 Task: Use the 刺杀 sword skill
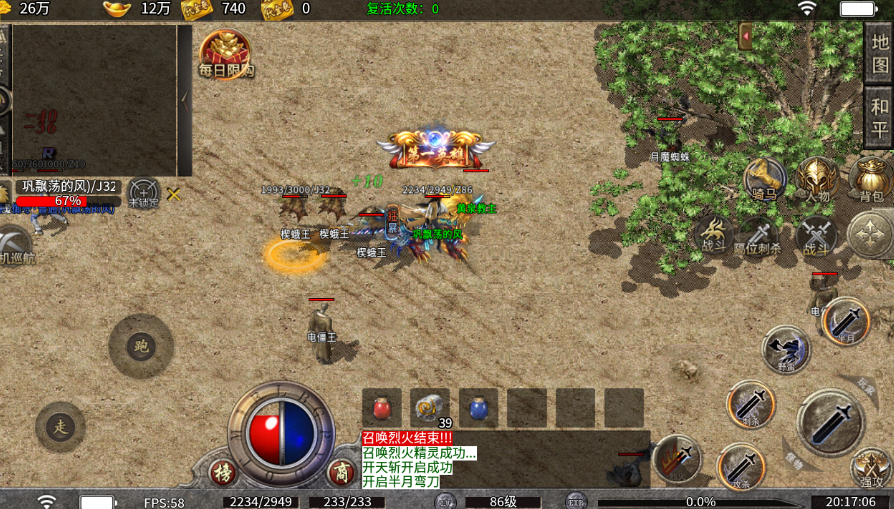[750, 404]
